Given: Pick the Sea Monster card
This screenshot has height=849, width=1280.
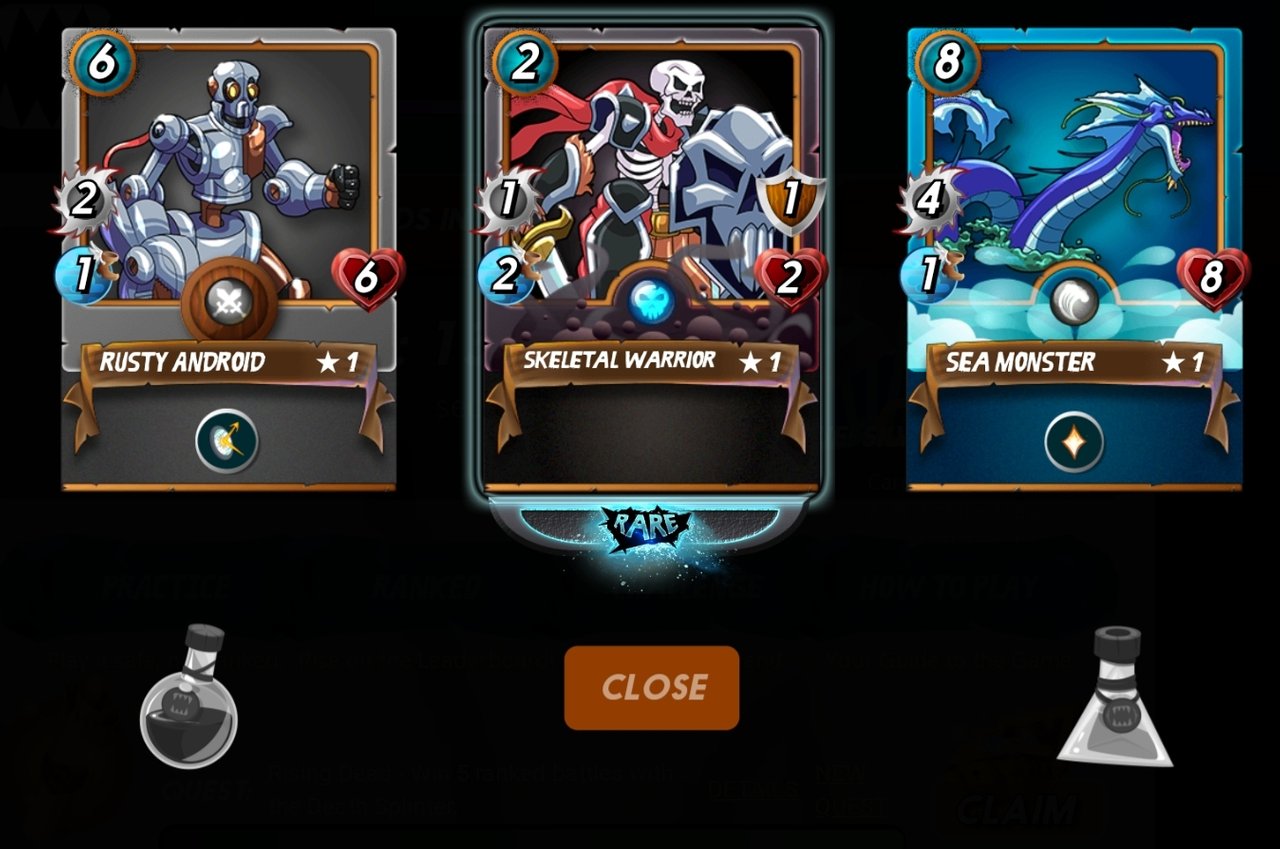Looking at the screenshot, I should 1074,200.
